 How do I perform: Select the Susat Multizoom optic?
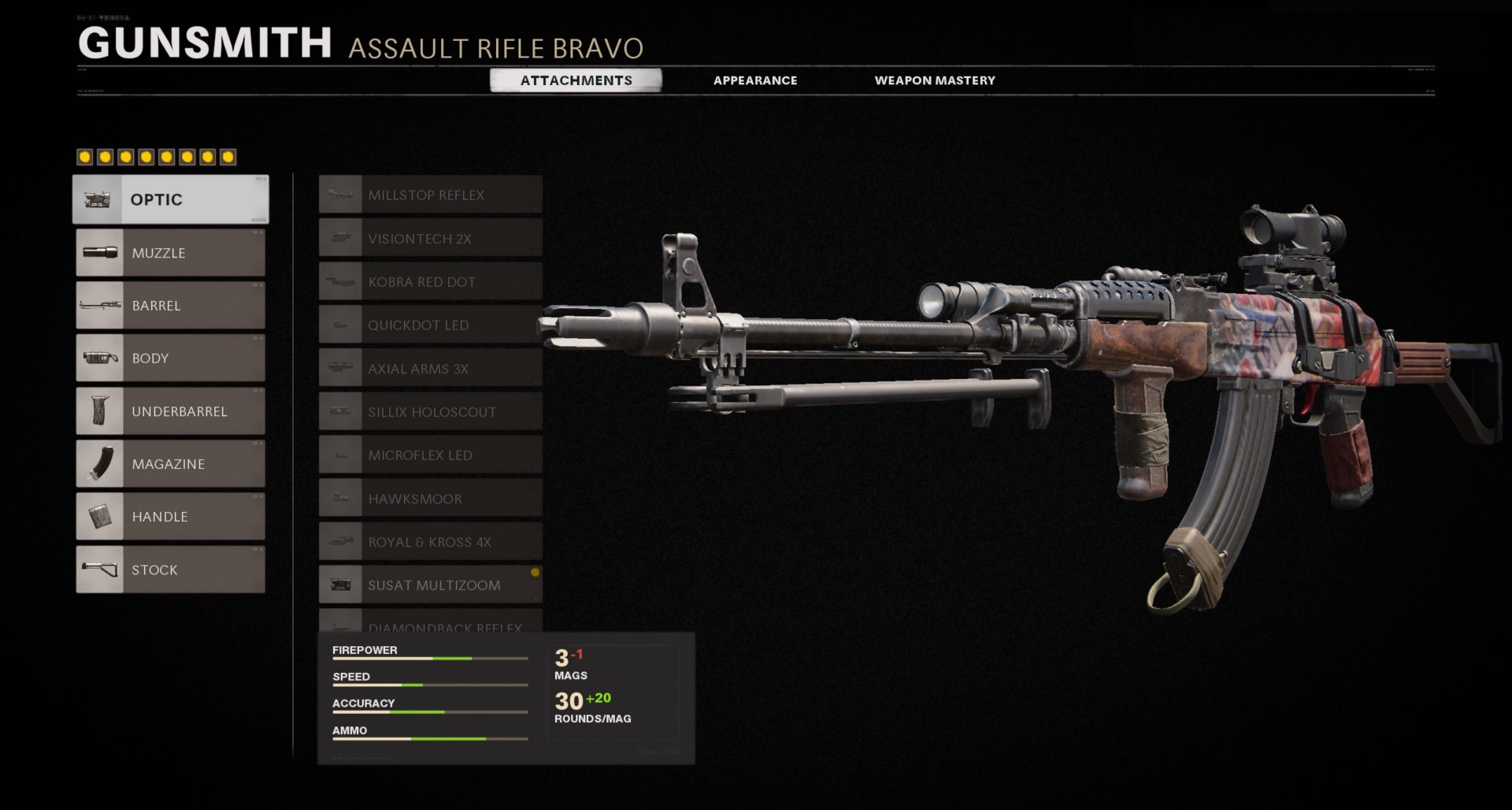tap(431, 585)
